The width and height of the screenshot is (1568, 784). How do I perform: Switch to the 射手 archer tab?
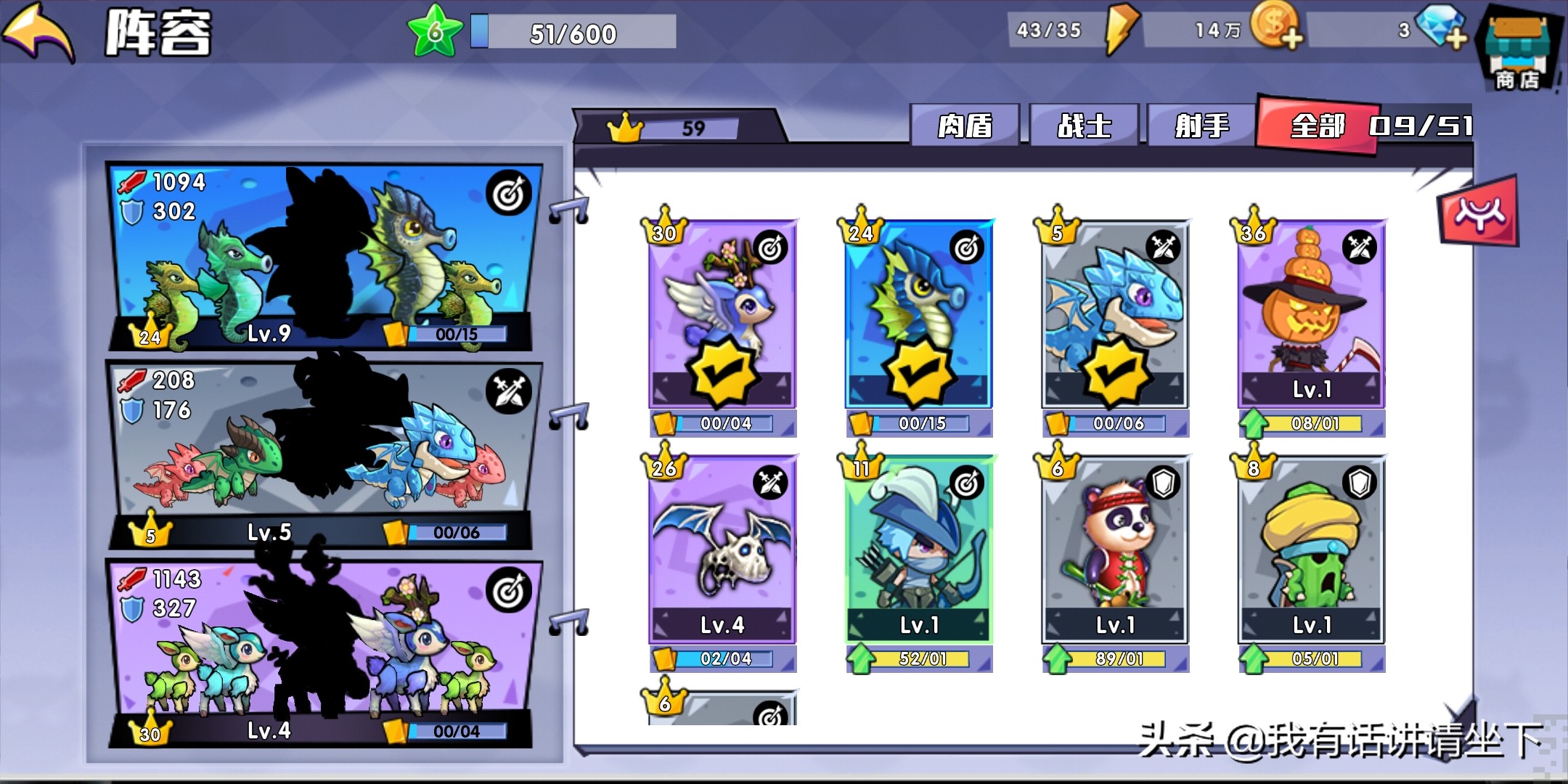[x=1202, y=126]
